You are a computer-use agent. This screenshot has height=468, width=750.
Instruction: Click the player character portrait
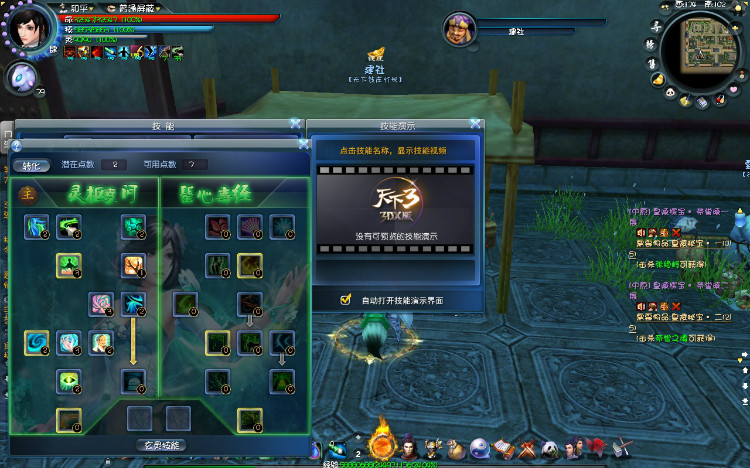tap(32, 28)
